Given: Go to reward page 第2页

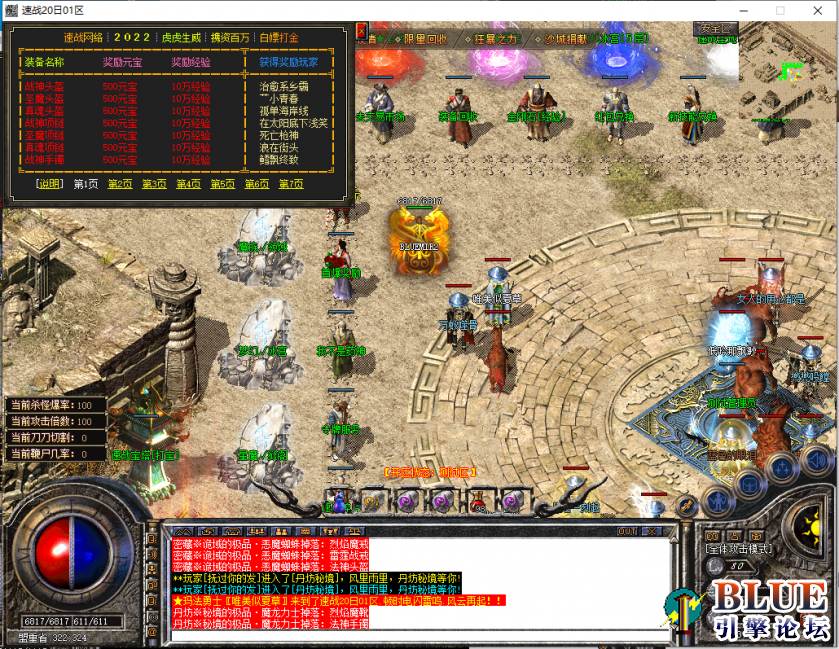Looking at the screenshot, I should pyautogui.click(x=119, y=184).
